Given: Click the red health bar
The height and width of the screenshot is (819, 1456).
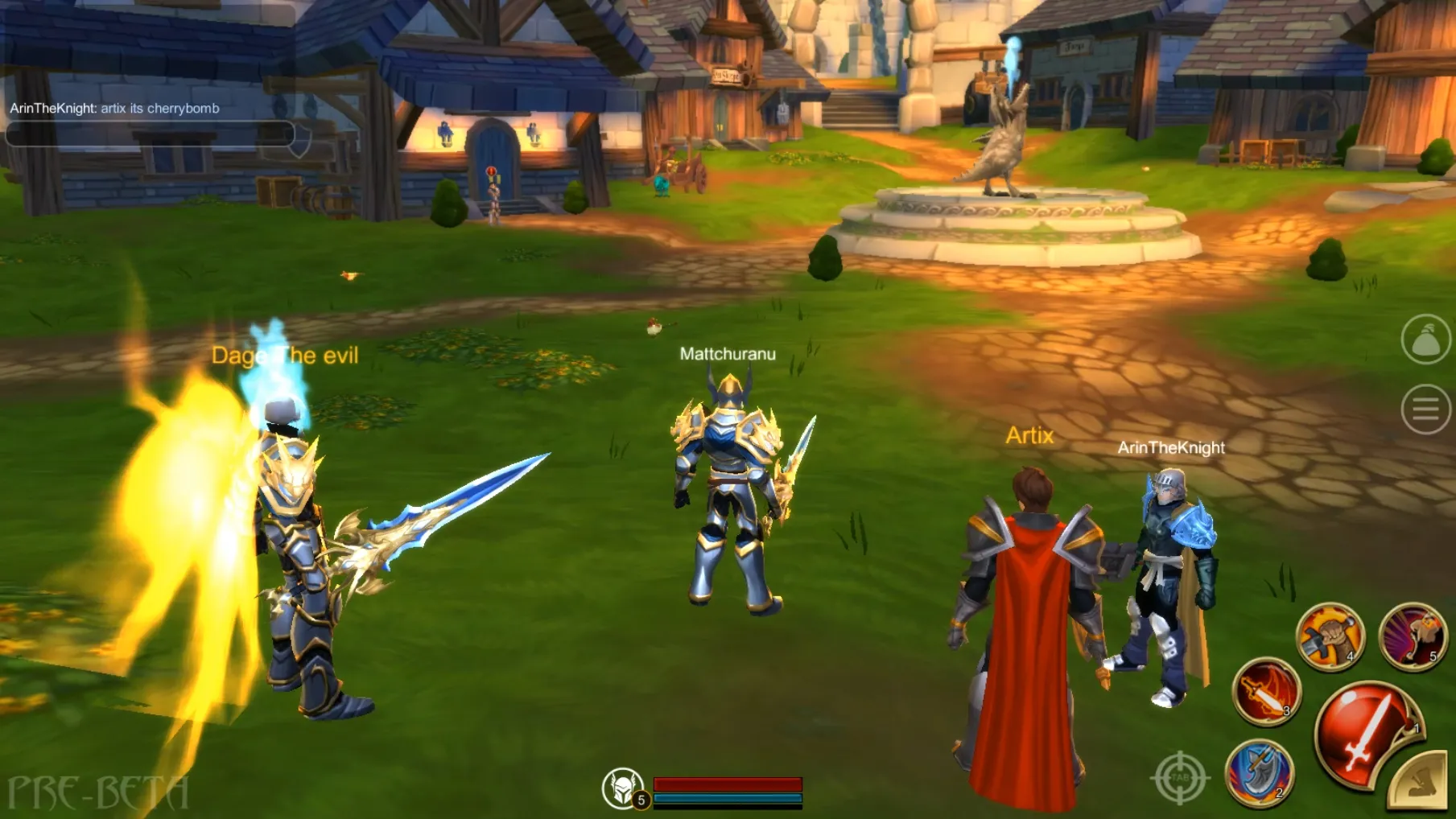Looking at the screenshot, I should pos(728,784).
